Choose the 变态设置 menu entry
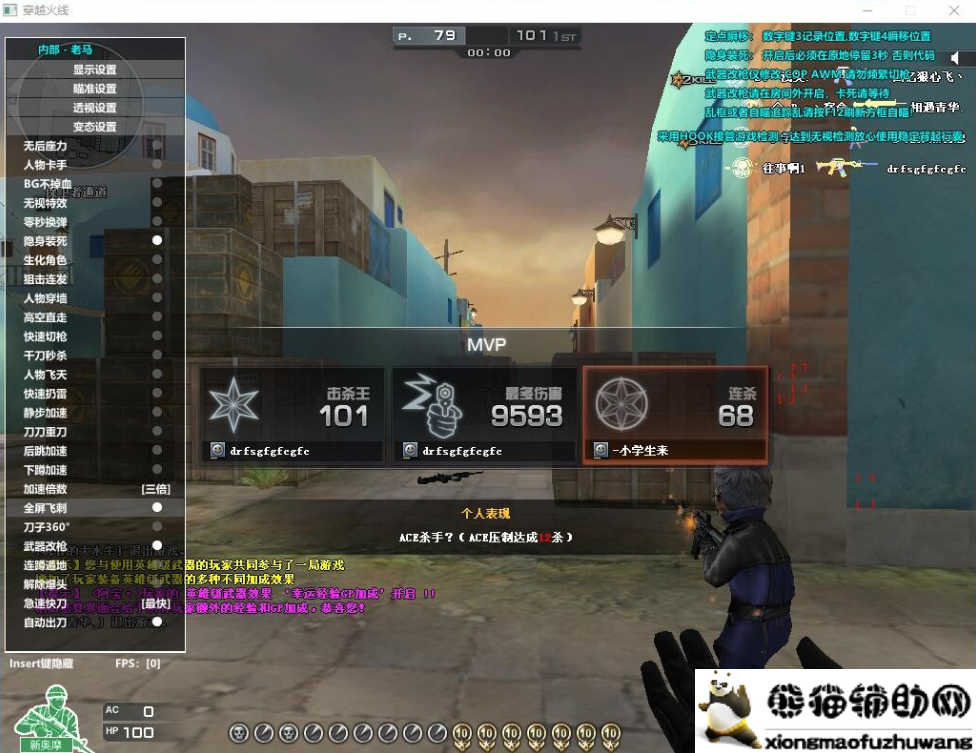 coord(95,127)
